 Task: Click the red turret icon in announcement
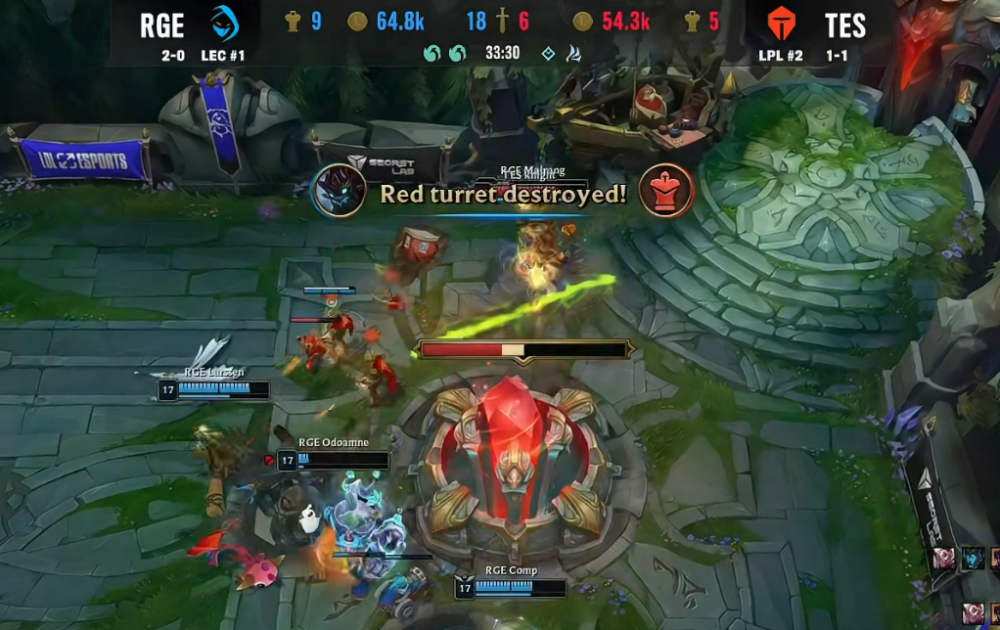coord(667,191)
